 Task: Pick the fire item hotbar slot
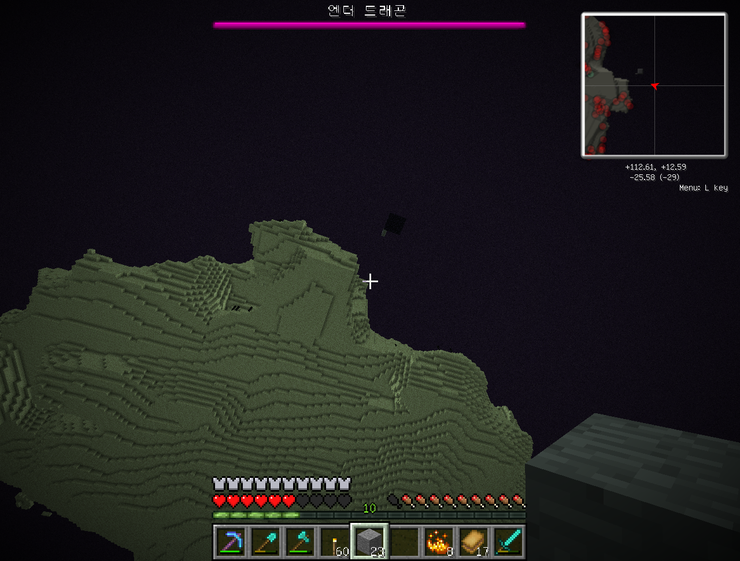pyautogui.click(x=438, y=542)
